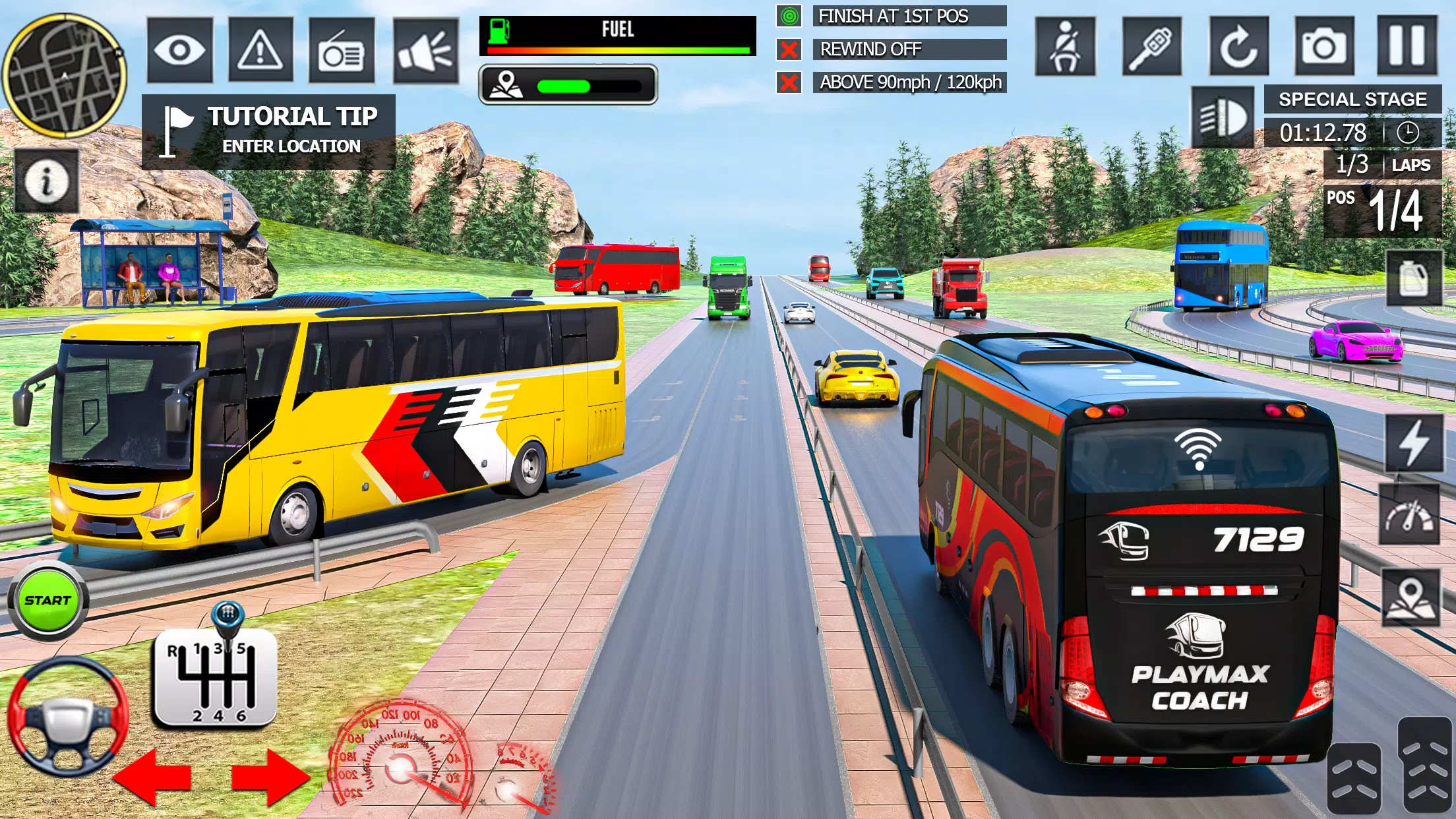
Task: Steer right with the red arrow
Action: click(x=270, y=777)
